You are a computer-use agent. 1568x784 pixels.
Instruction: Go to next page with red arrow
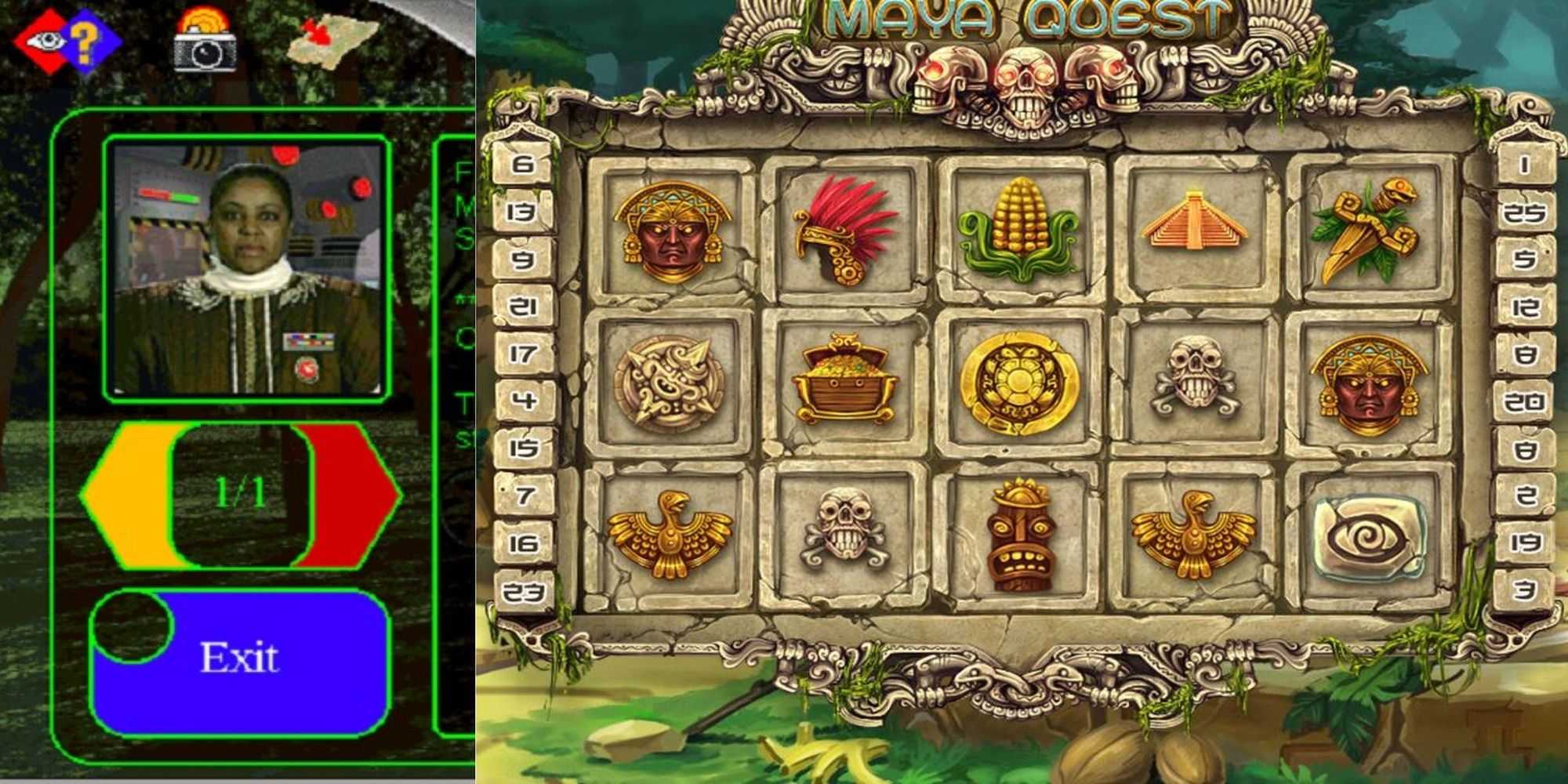pos(353,494)
